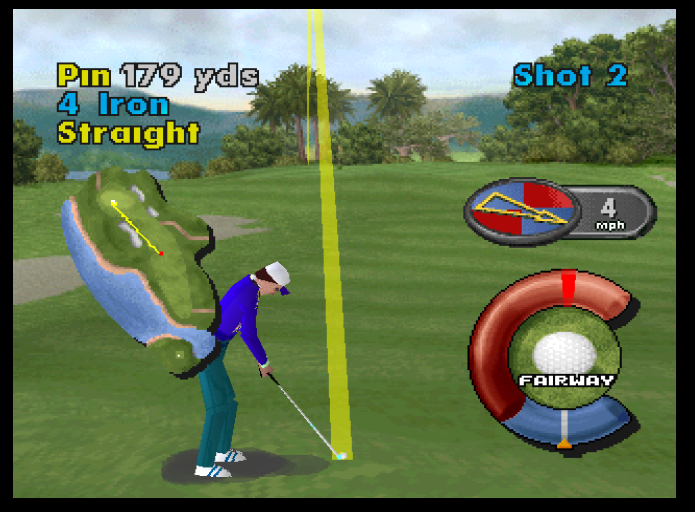Viewport: 695px width, 512px height.
Task: Click the wind direction indicator
Action: click(x=519, y=209)
